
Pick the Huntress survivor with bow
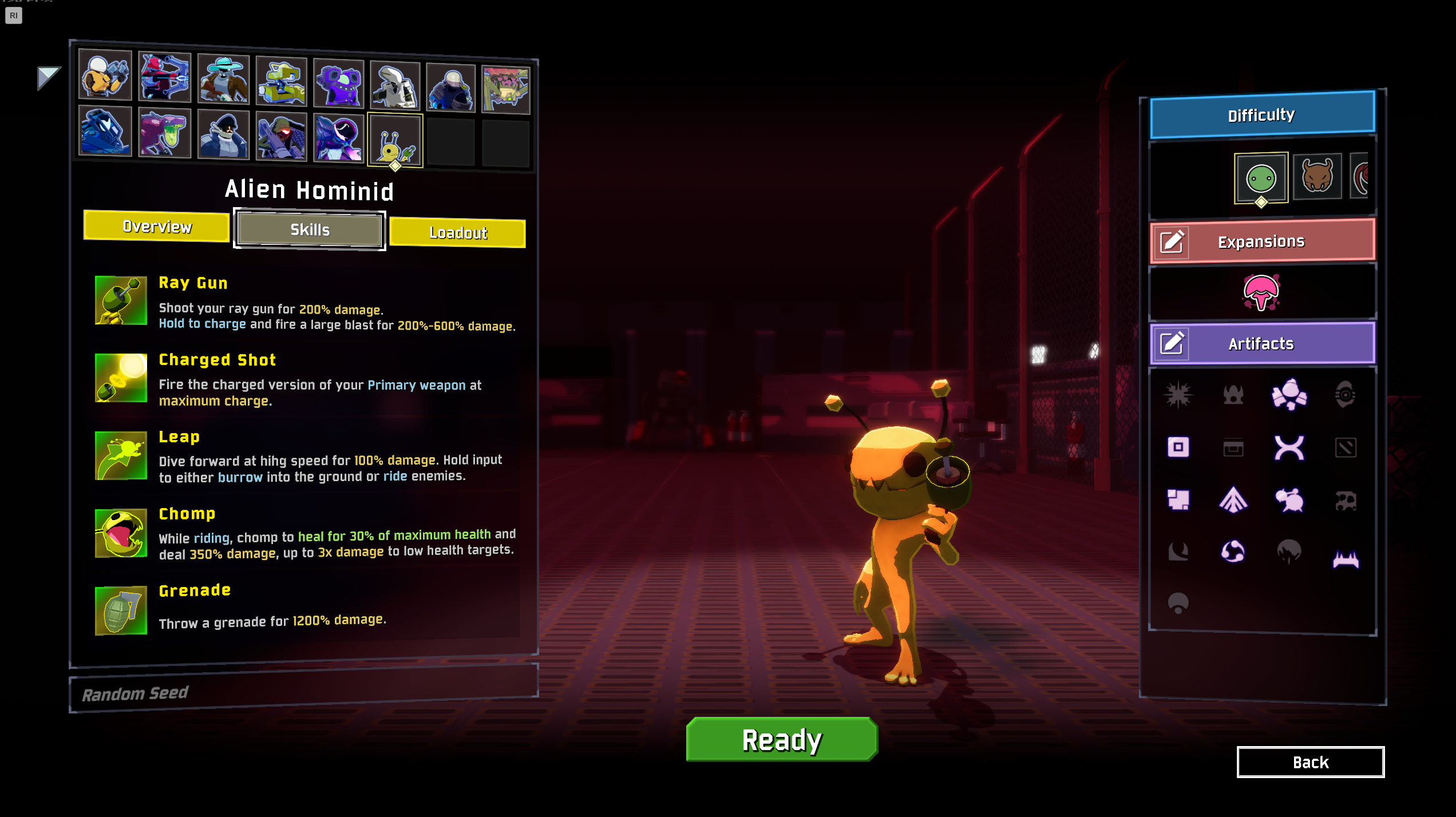[x=164, y=77]
